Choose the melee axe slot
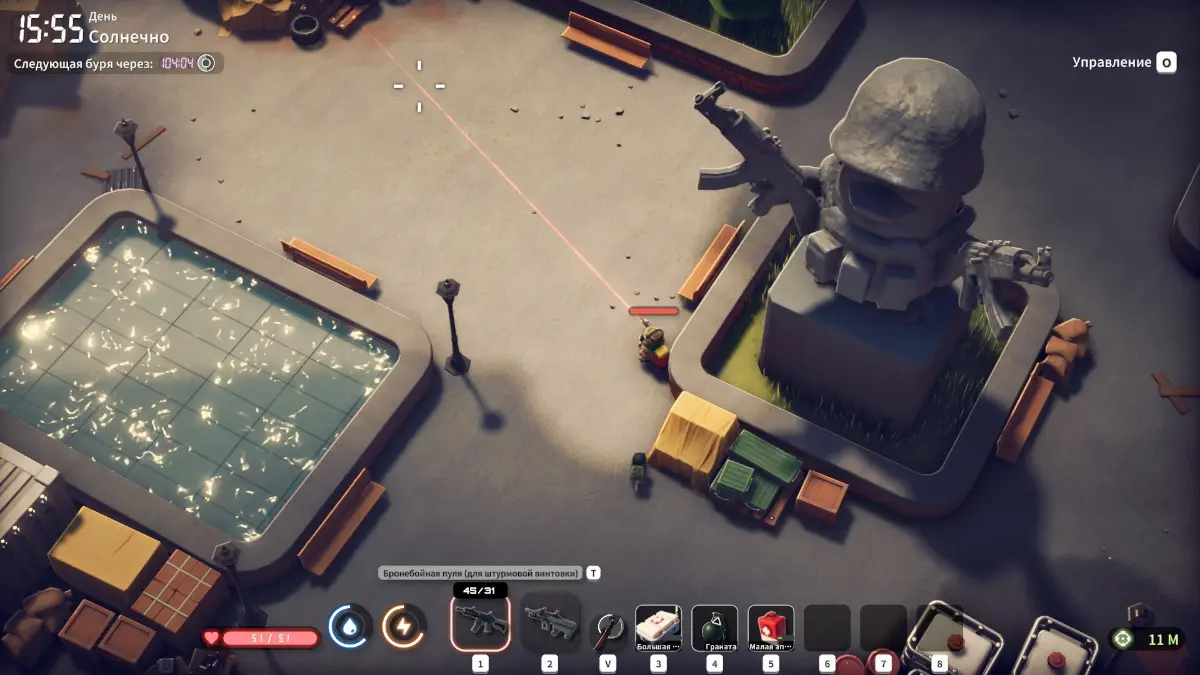Image resolution: width=1200 pixels, height=675 pixels. 607,630
